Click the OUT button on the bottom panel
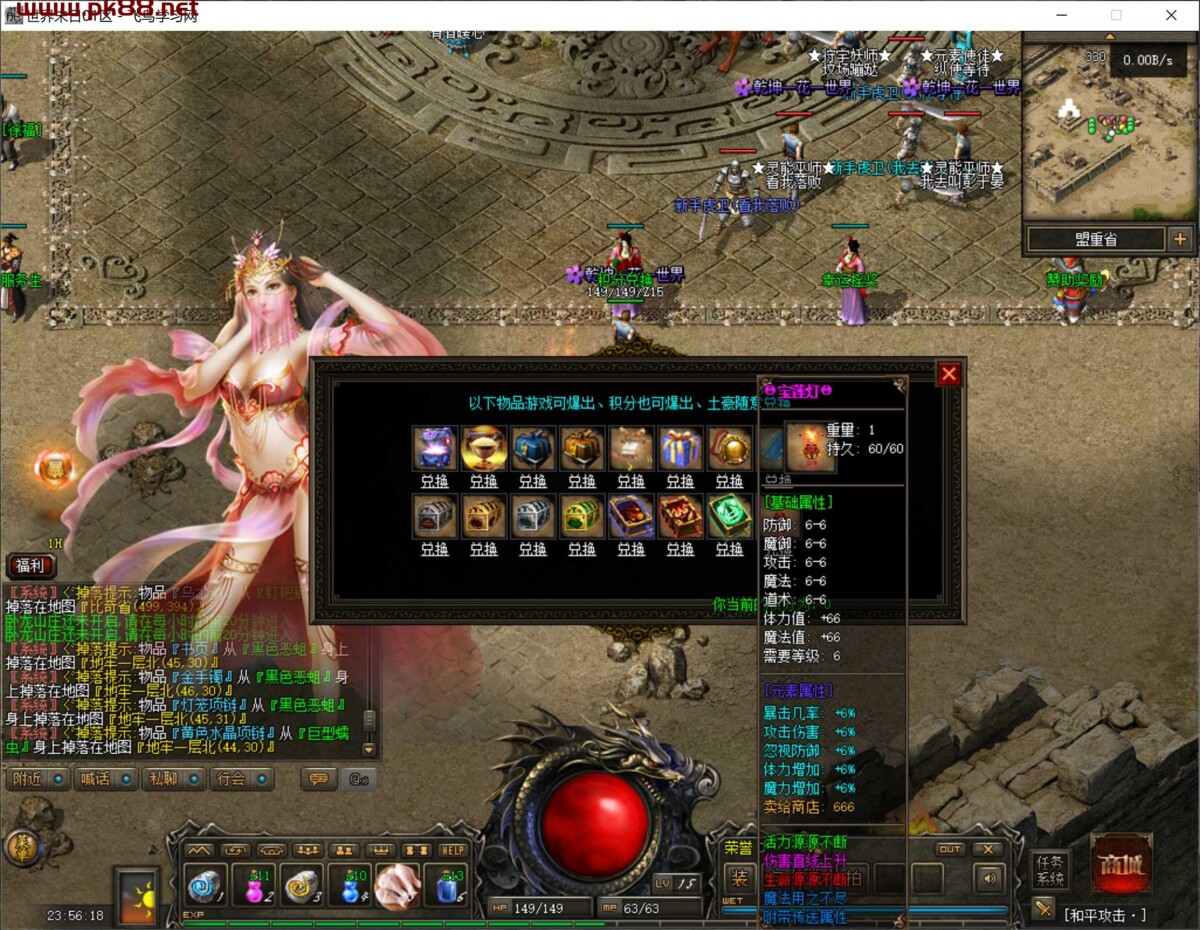Image resolution: width=1200 pixels, height=930 pixels. click(950, 849)
